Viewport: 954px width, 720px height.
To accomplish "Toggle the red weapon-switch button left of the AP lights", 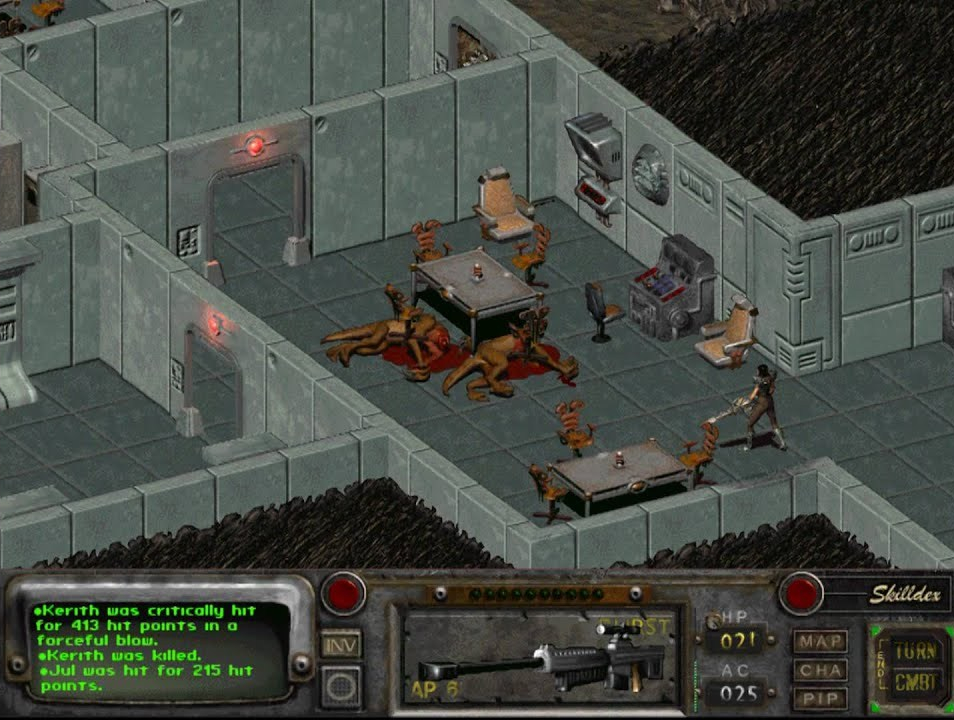I will pyautogui.click(x=343, y=594).
